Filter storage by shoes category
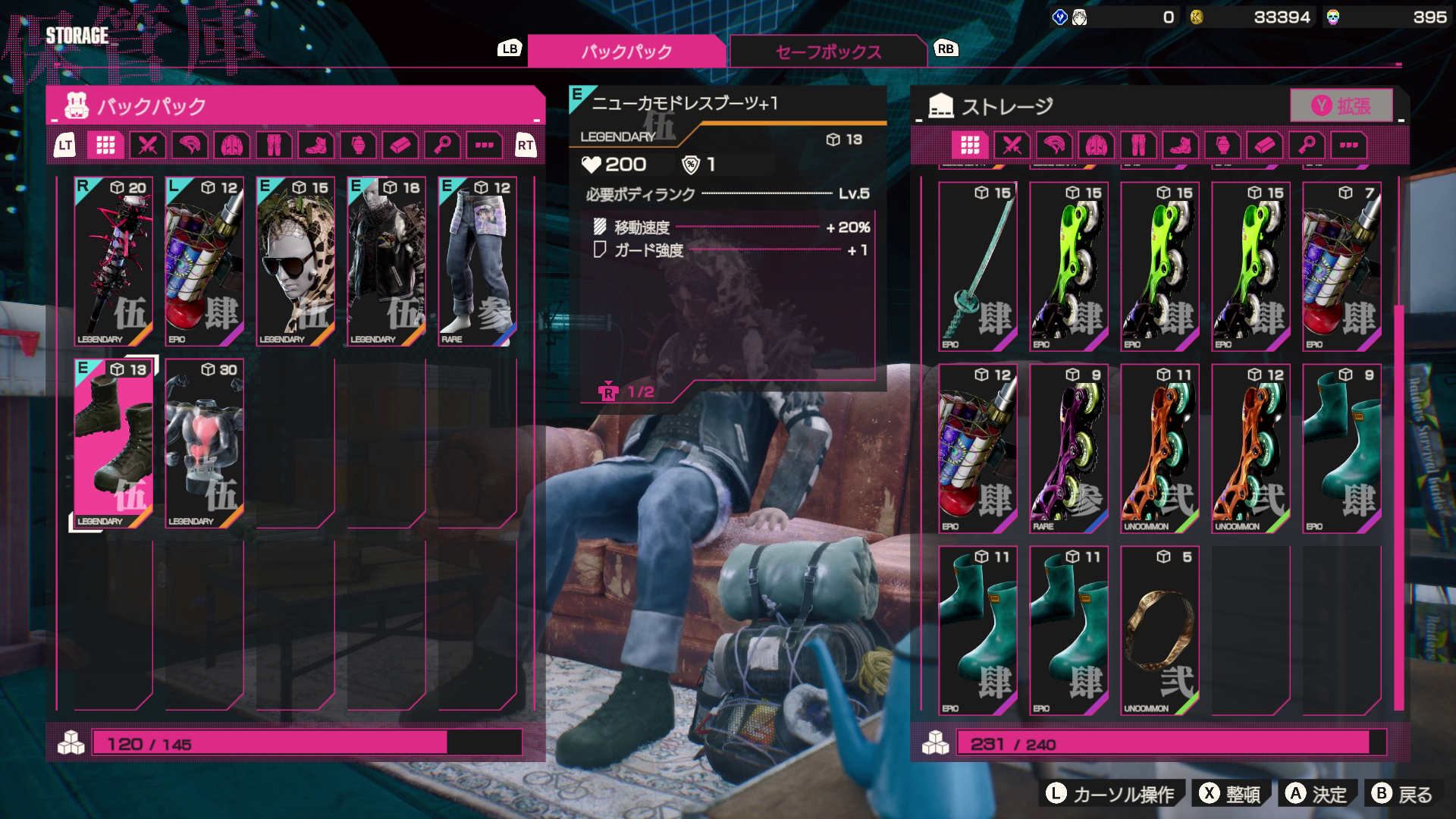 coord(1181,145)
